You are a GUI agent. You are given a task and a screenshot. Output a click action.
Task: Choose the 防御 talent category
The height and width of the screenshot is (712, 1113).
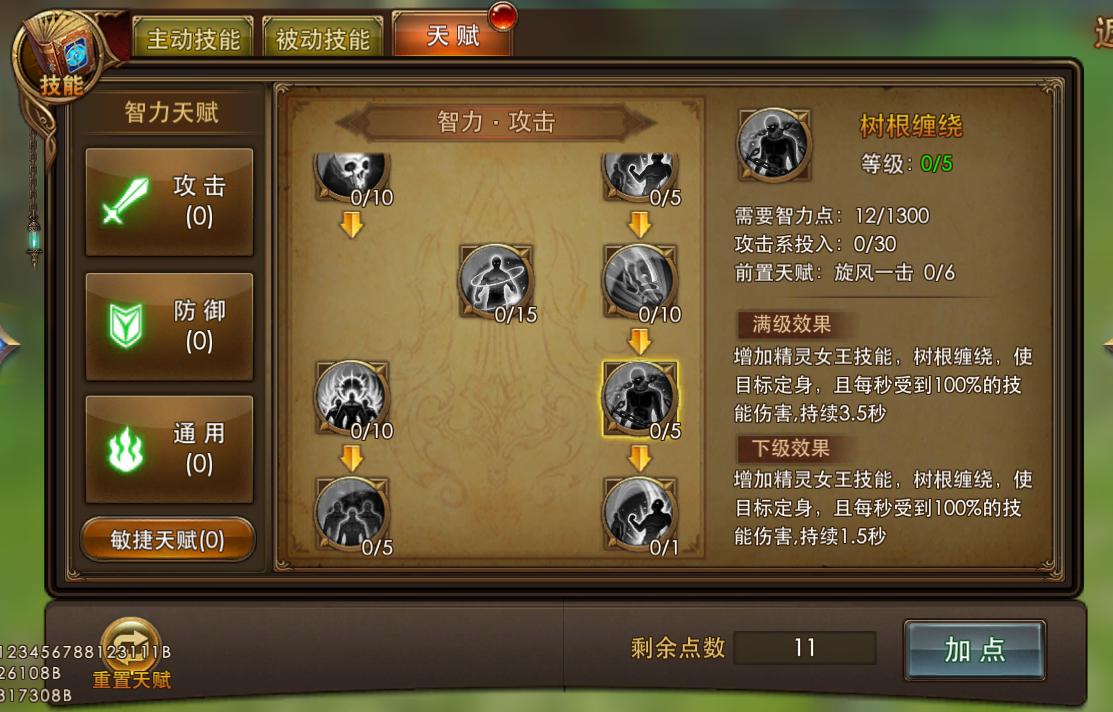pos(169,326)
